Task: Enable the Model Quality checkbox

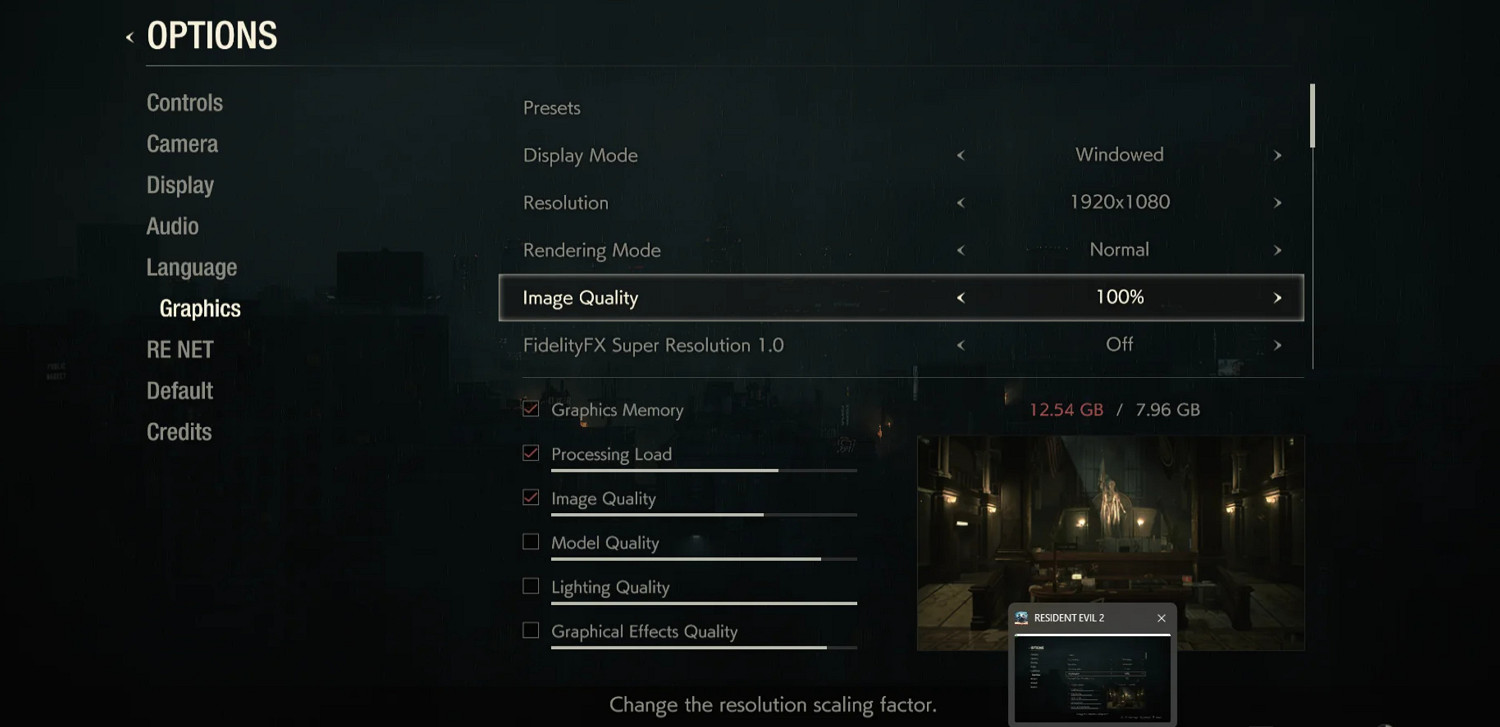Action: click(x=530, y=541)
